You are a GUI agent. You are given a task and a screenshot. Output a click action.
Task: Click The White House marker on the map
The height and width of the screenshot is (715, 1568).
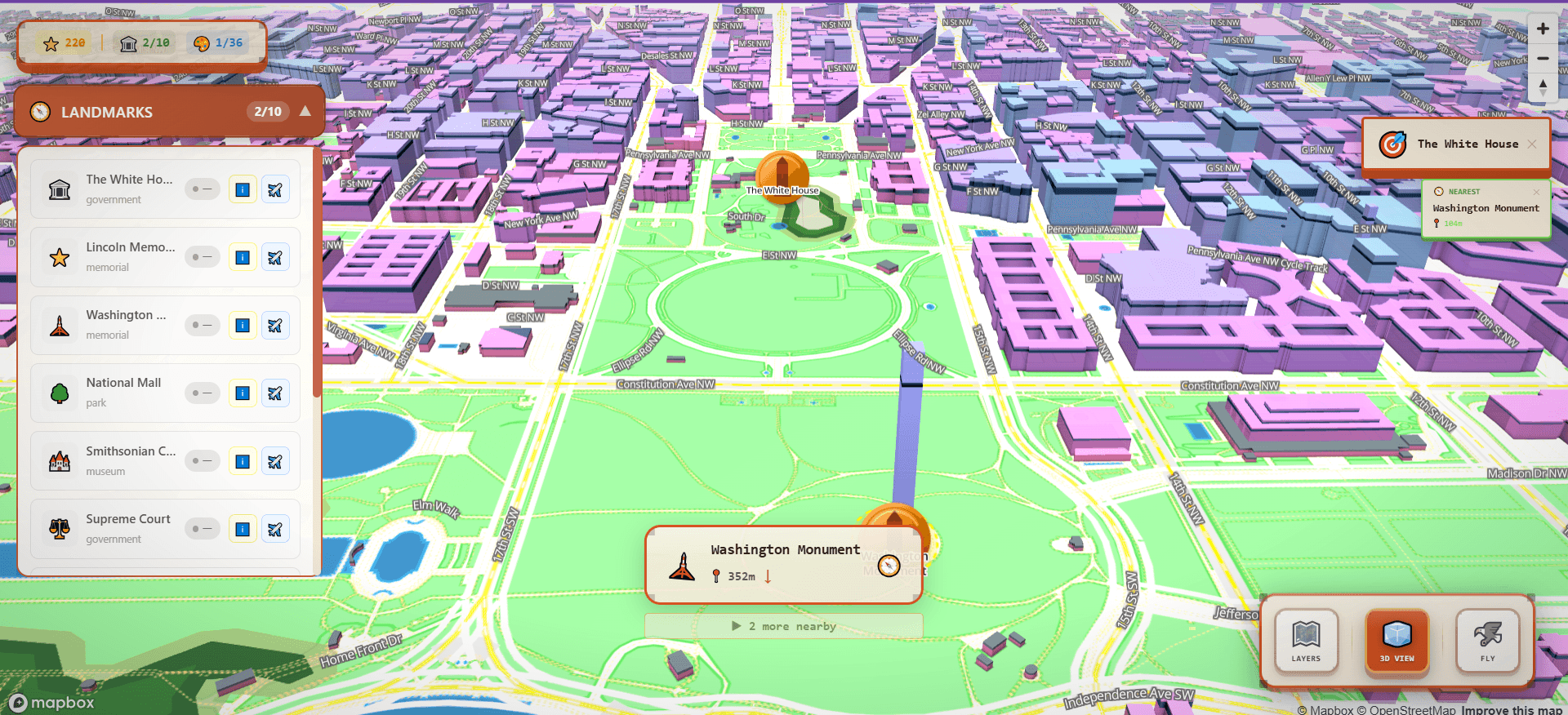click(x=782, y=173)
